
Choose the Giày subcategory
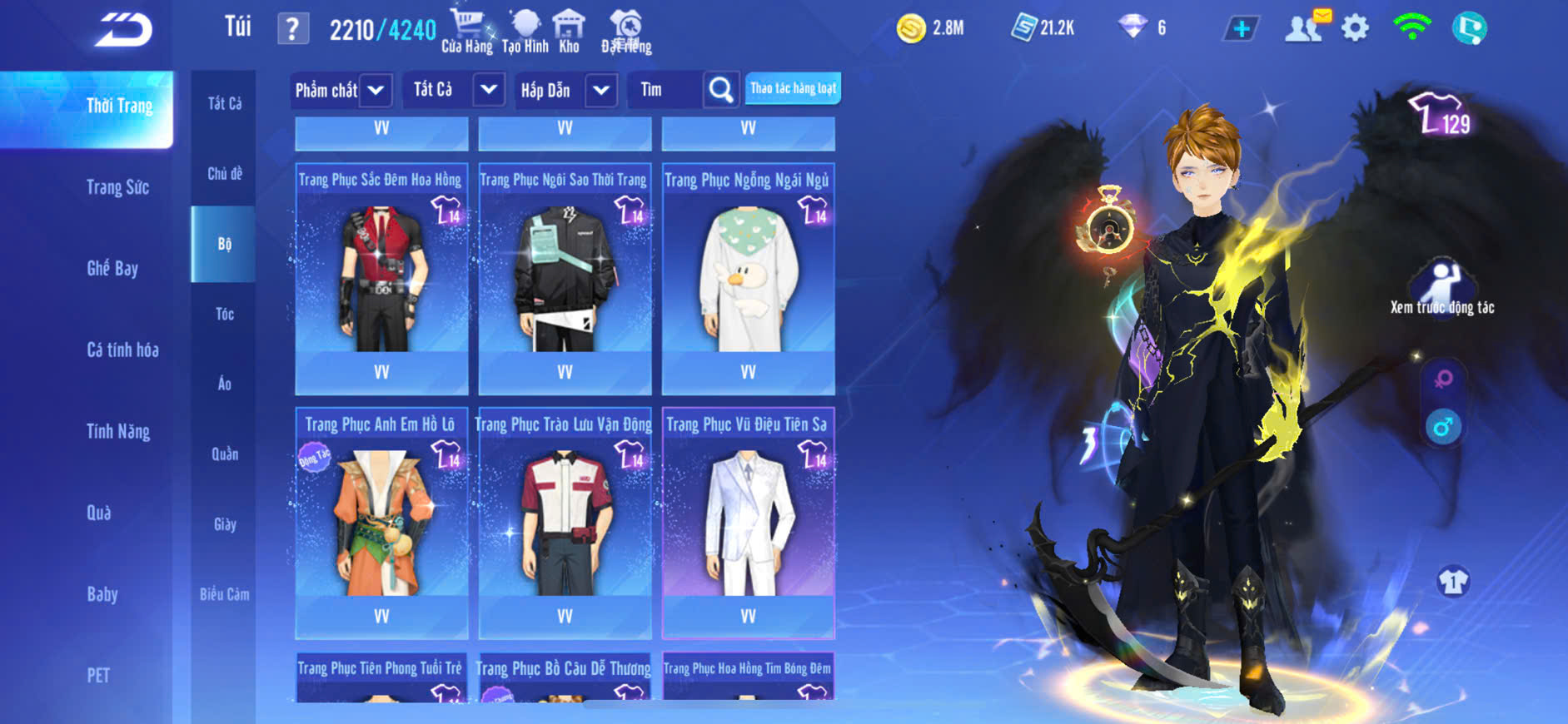(224, 524)
